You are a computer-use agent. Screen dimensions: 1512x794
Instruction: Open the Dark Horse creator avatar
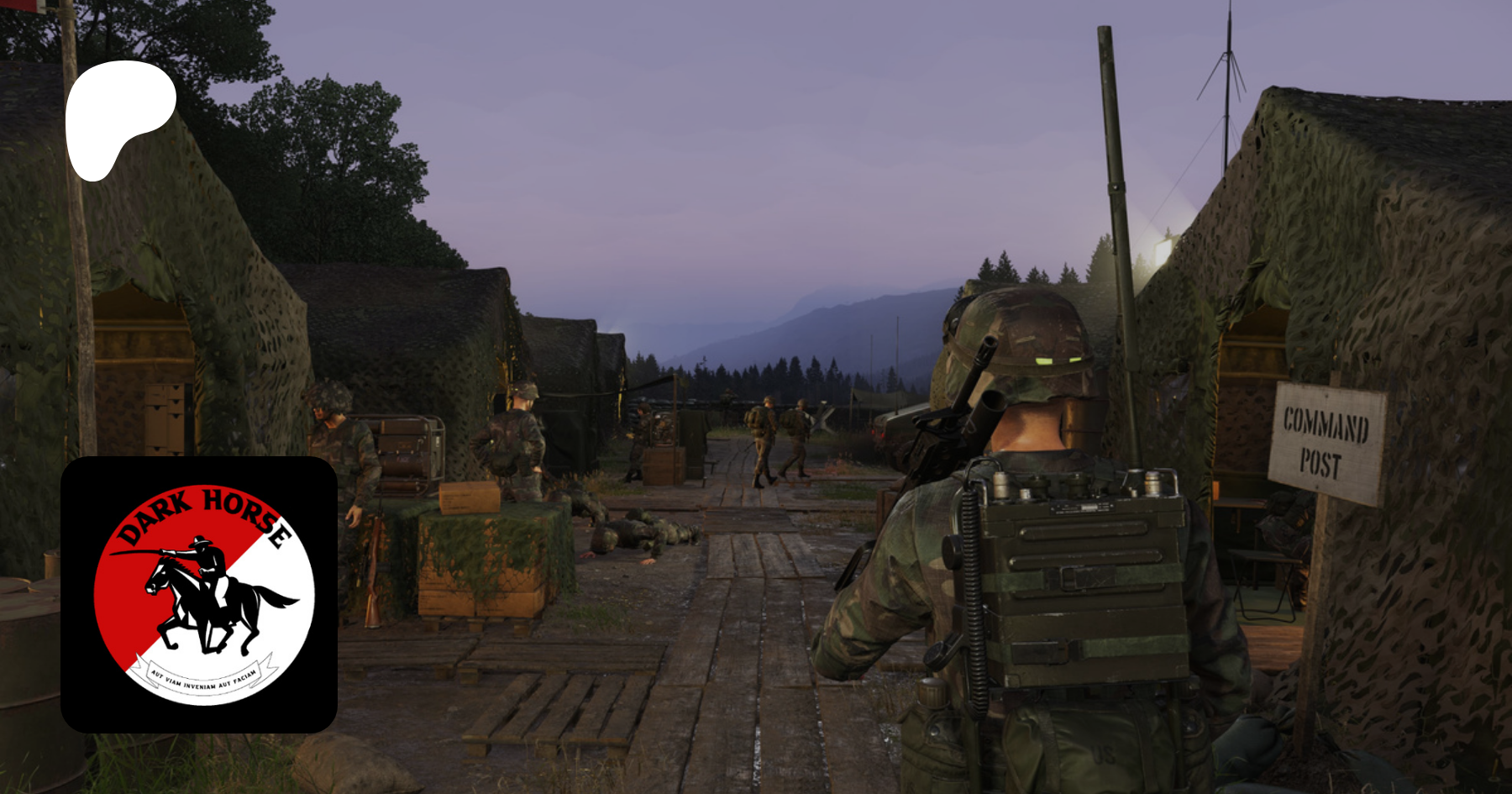click(199, 595)
